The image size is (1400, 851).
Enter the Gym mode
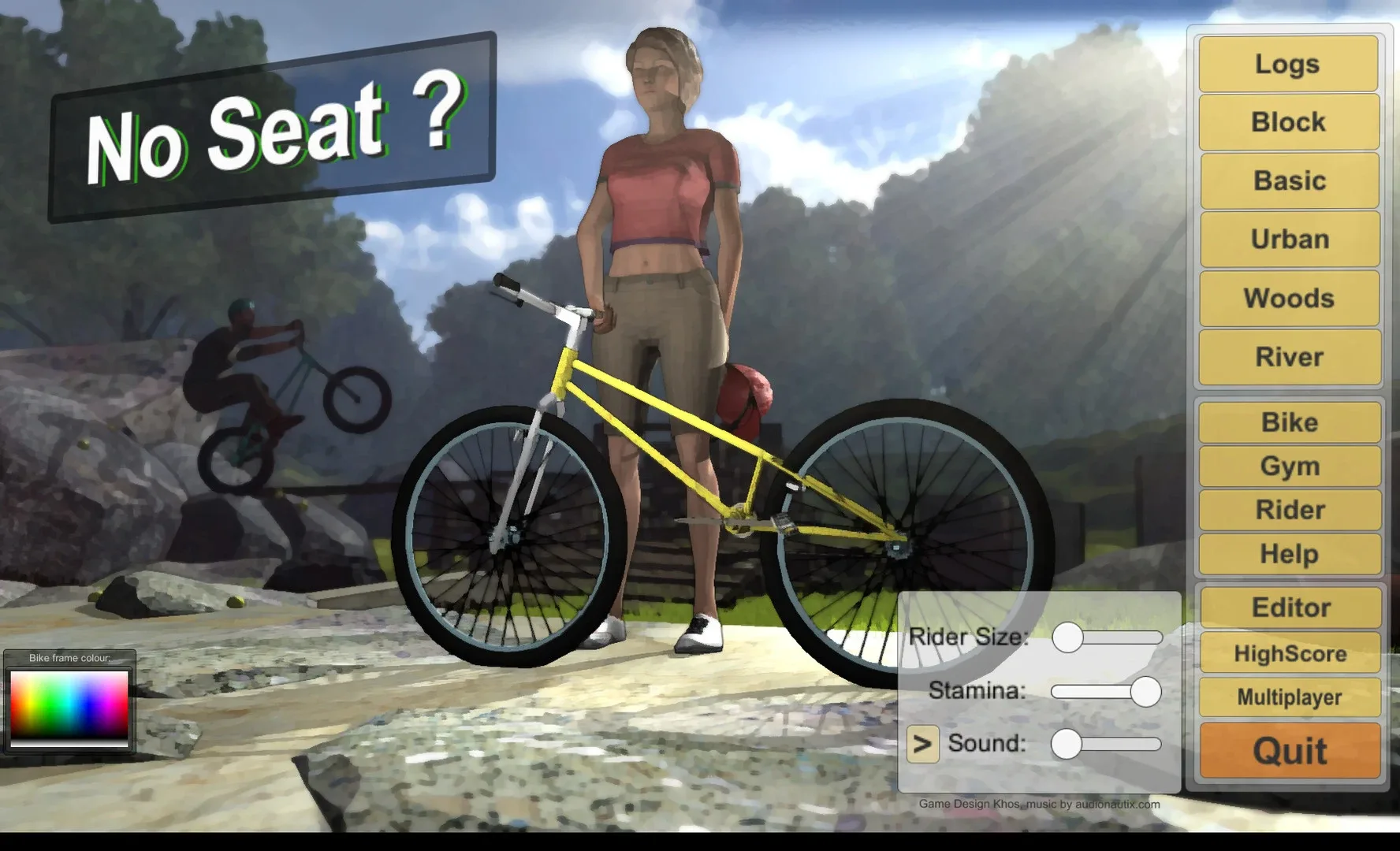tap(1287, 466)
